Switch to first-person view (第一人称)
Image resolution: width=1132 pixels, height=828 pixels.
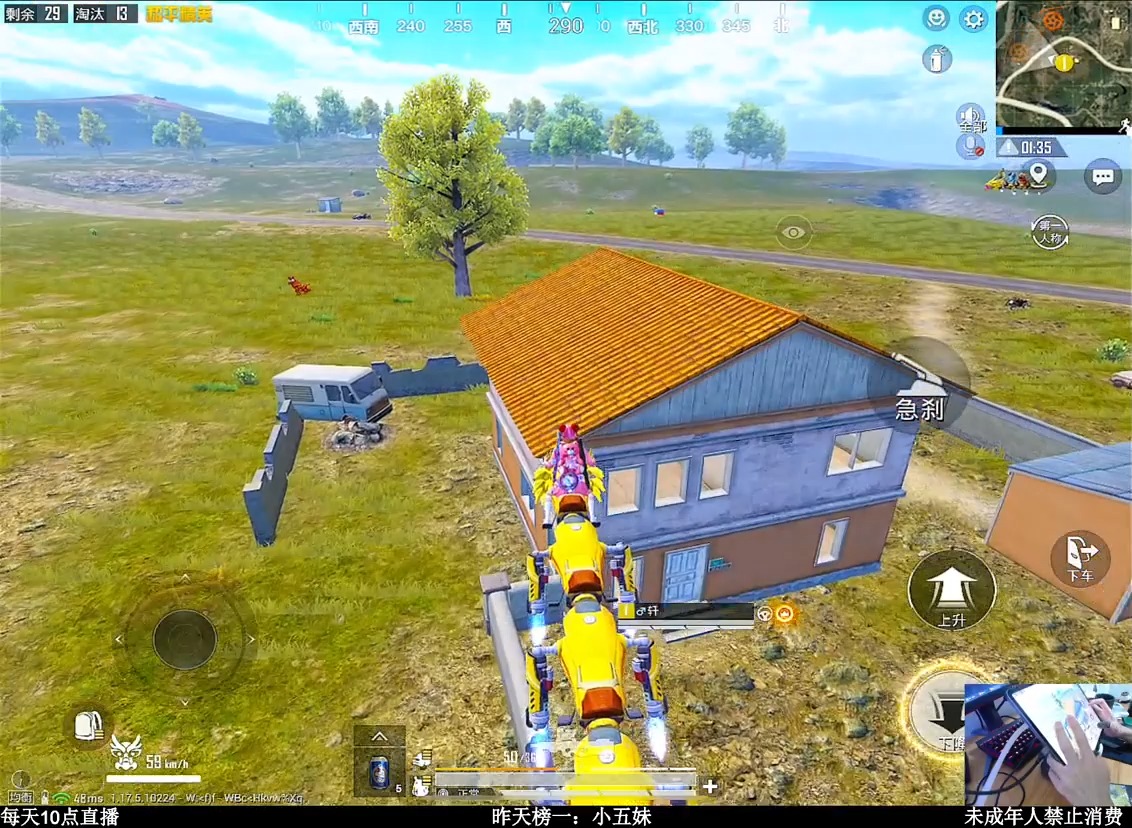click(1050, 232)
